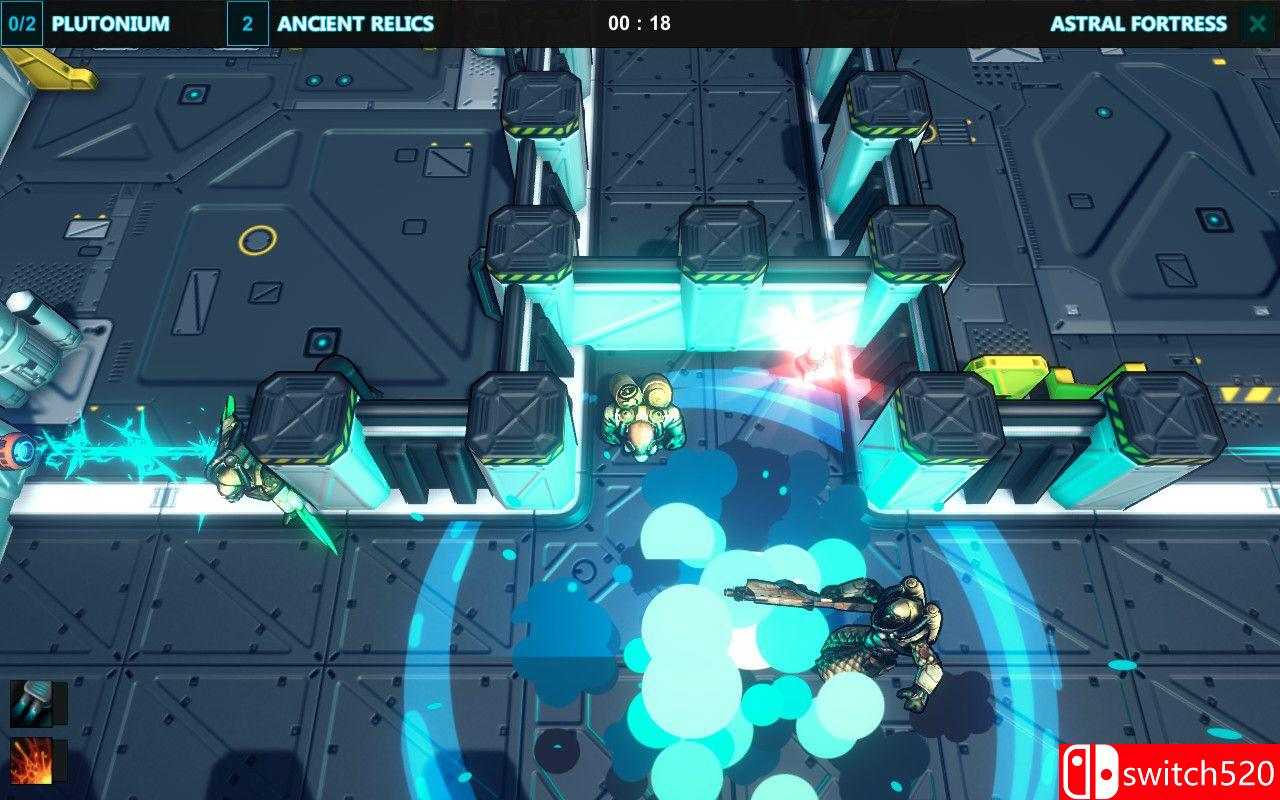Click the Nintendo Switch logo in the watermark

(x=1092, y=772)
